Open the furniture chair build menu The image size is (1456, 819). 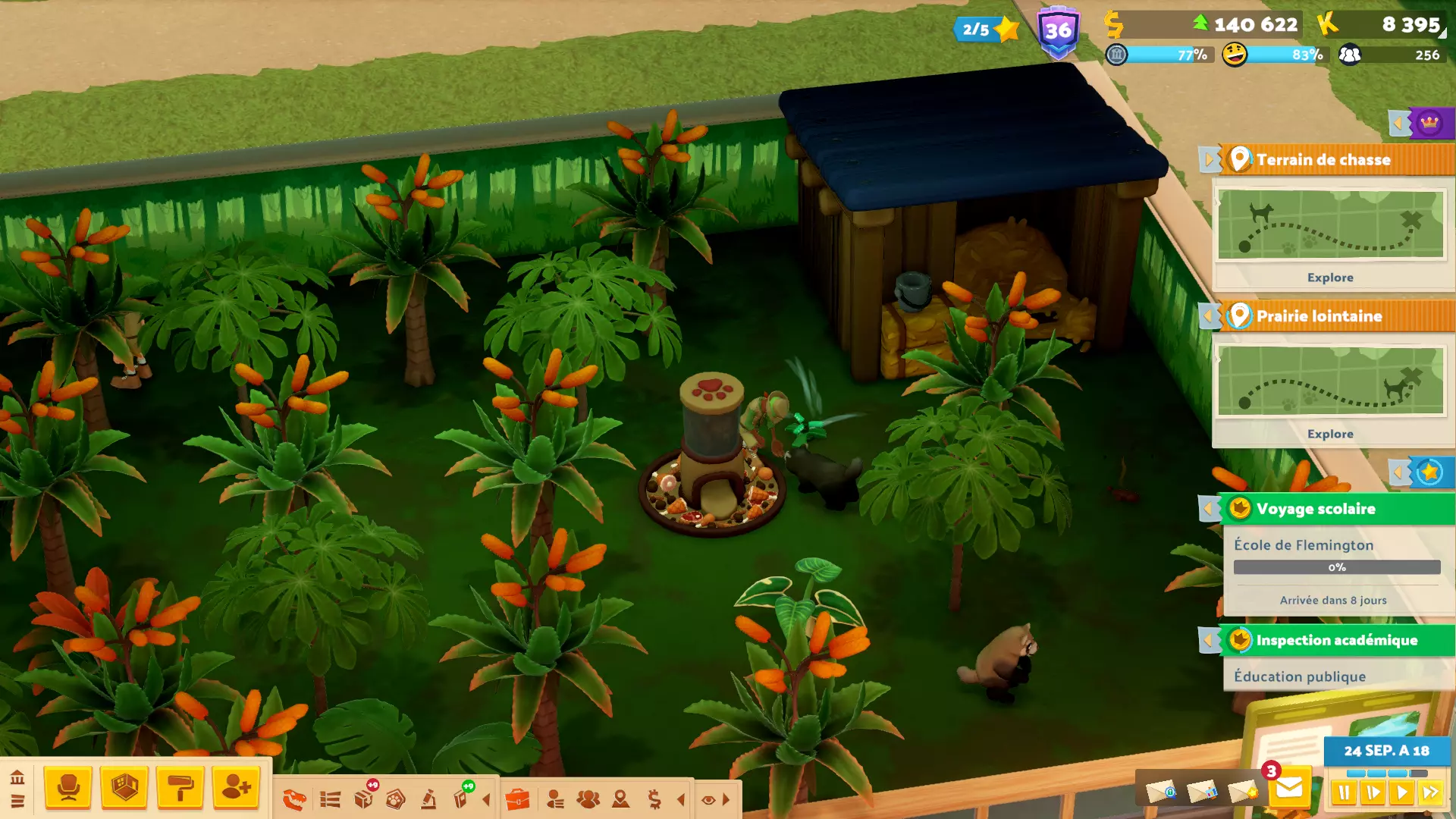coord(68,787)
